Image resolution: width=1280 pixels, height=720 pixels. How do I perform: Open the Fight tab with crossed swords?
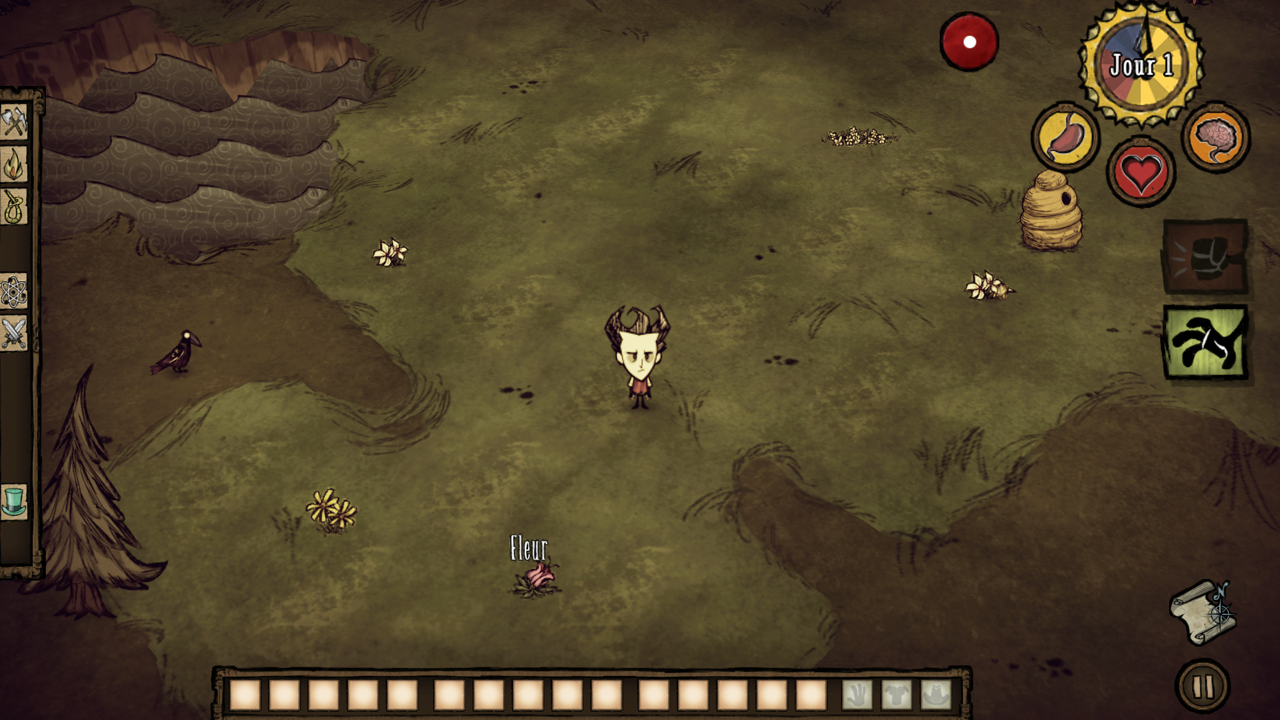click(x=14, y=333)
